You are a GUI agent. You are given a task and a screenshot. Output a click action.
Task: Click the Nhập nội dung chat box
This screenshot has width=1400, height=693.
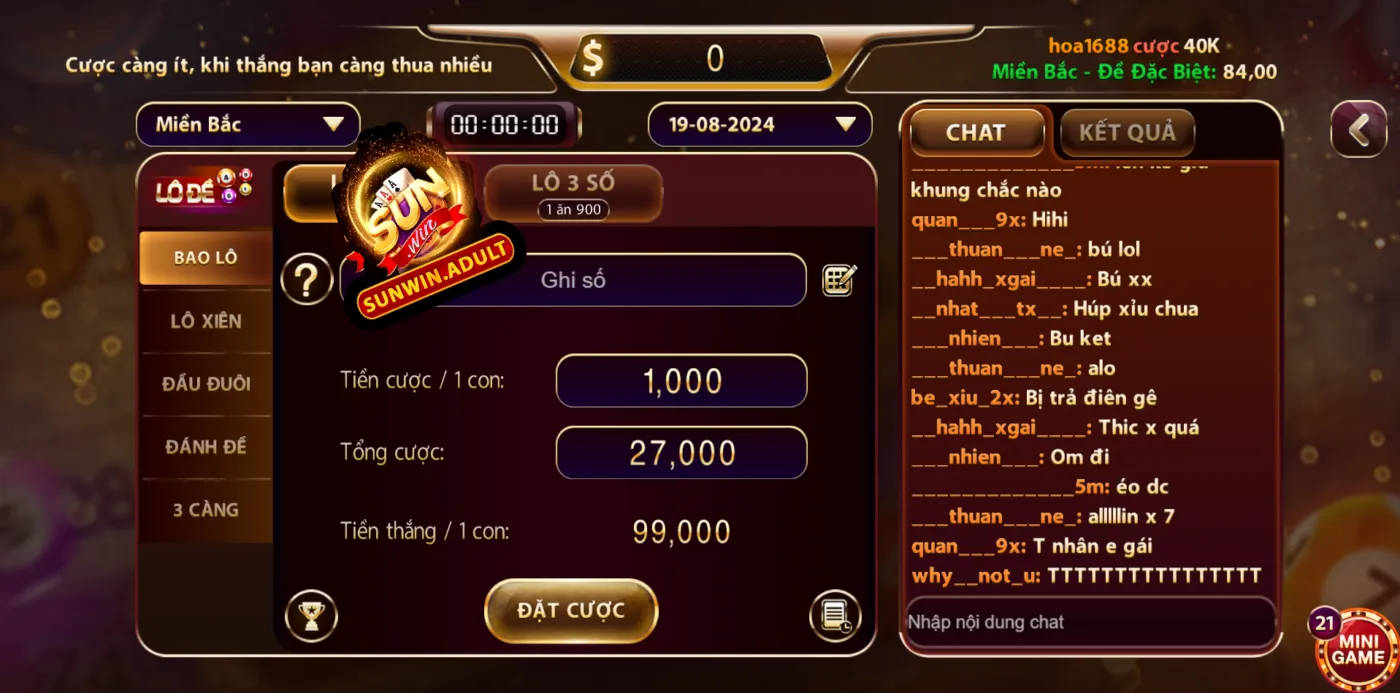click(x=1090, y=622)
